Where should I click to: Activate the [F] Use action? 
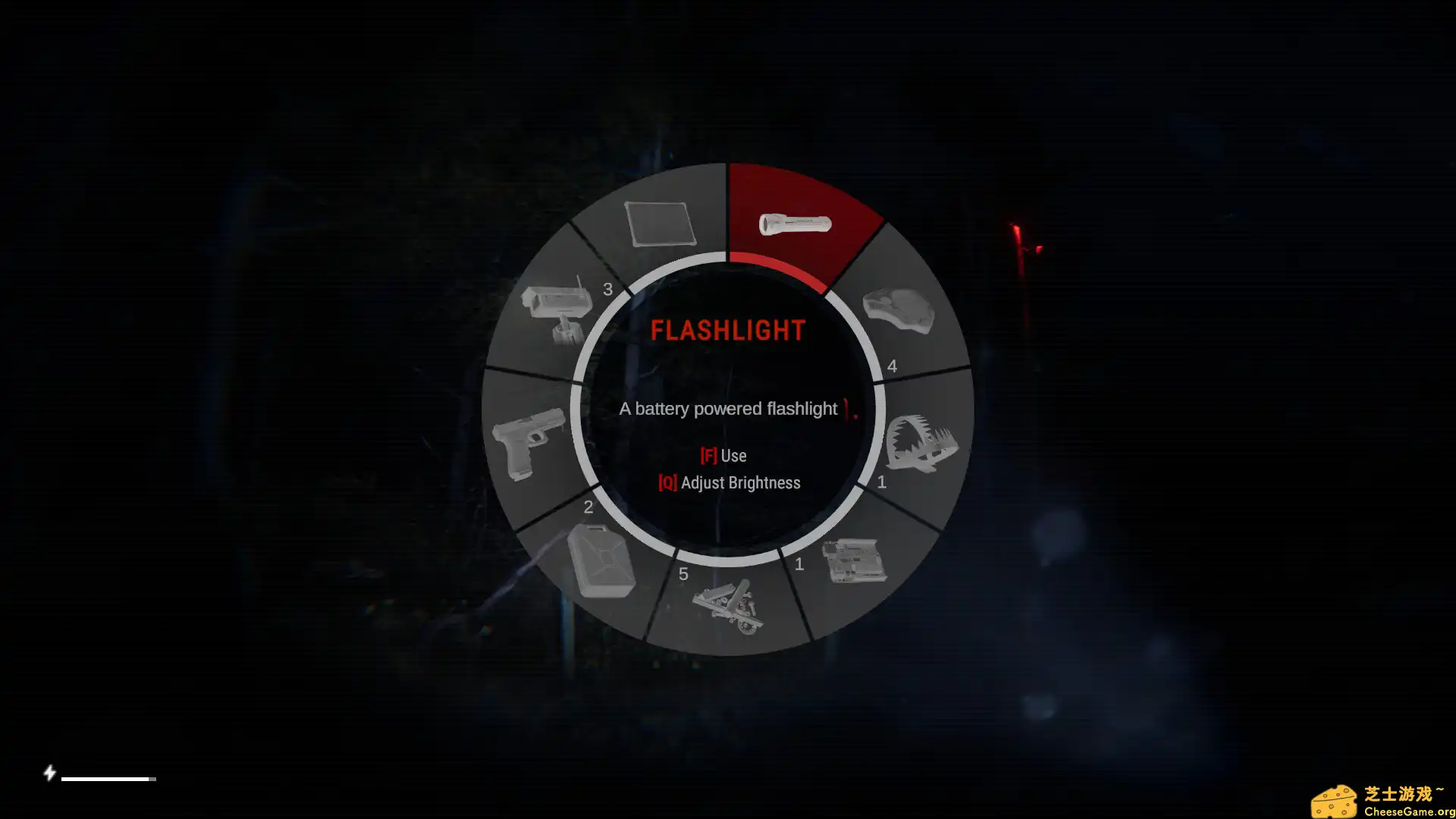tap(723, 455)
